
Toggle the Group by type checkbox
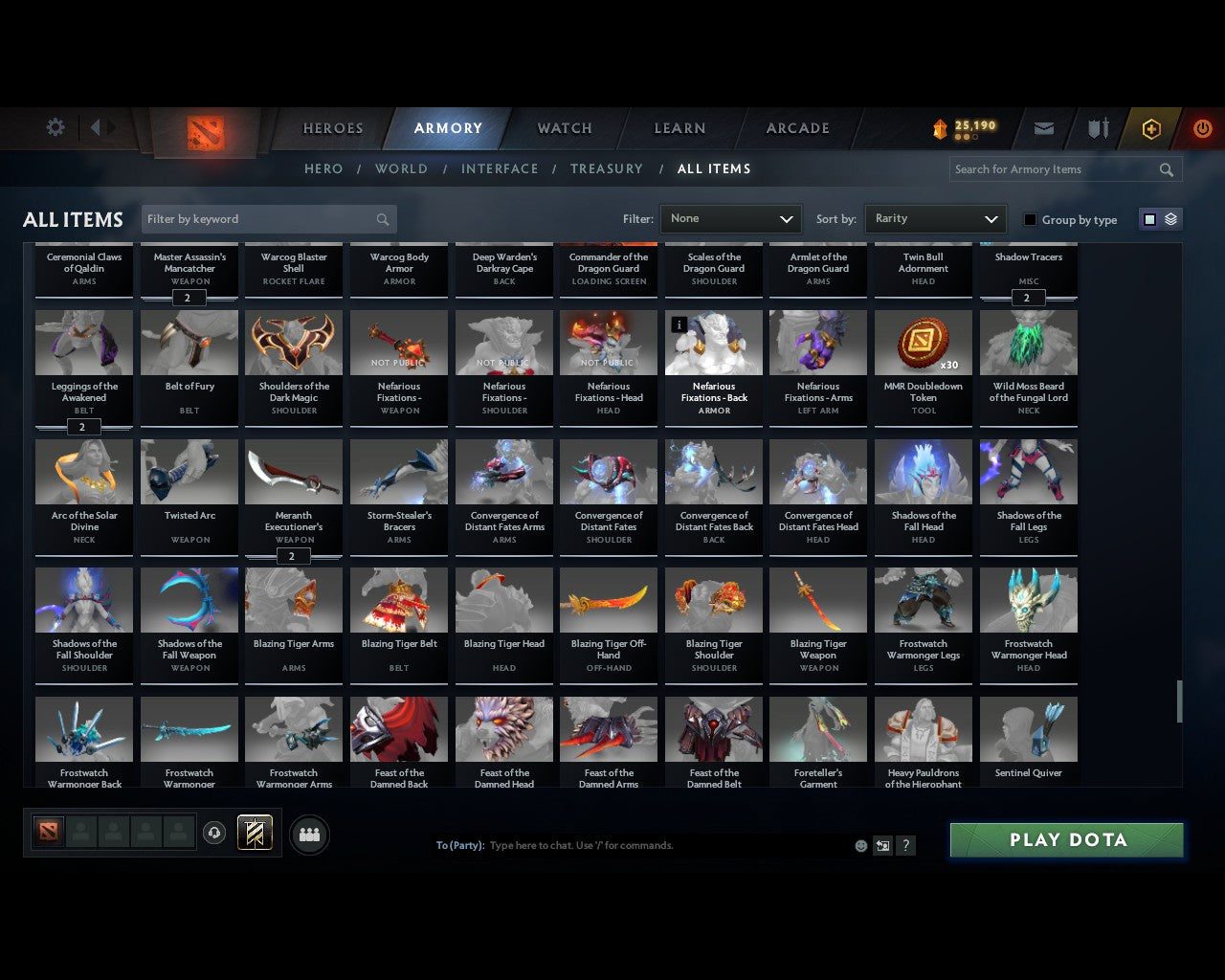(1030, 219)
